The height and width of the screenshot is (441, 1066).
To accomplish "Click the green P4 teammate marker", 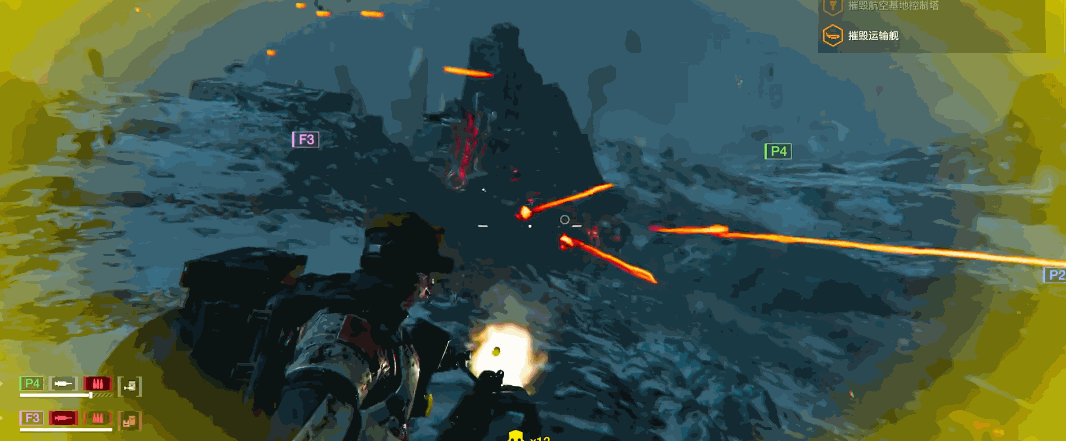I will 778,151.
